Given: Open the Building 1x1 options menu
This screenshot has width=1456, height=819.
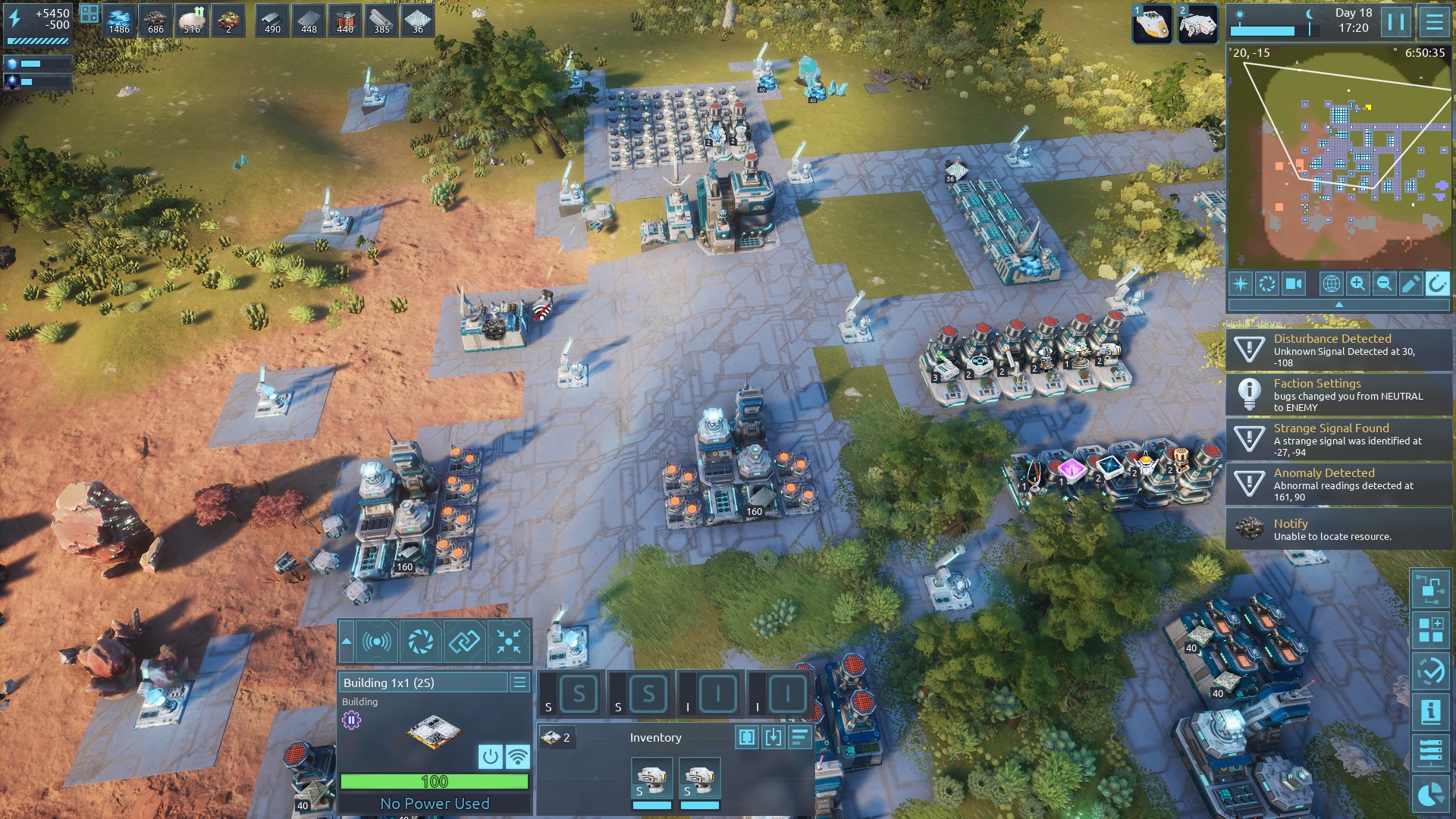Looking at the screenshot, I should [519, 682].
